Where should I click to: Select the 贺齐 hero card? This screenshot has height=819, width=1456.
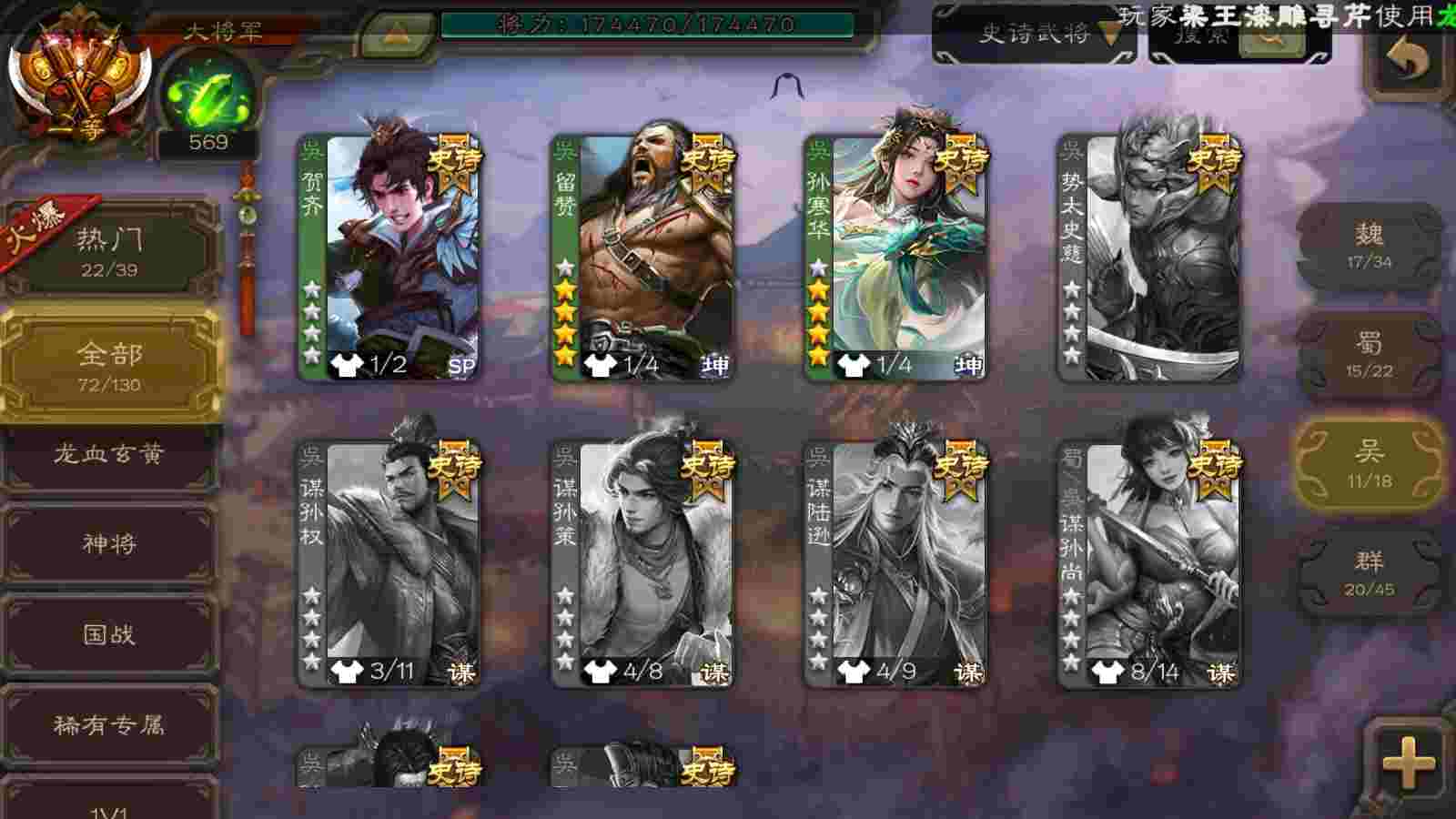pos(389,258)
